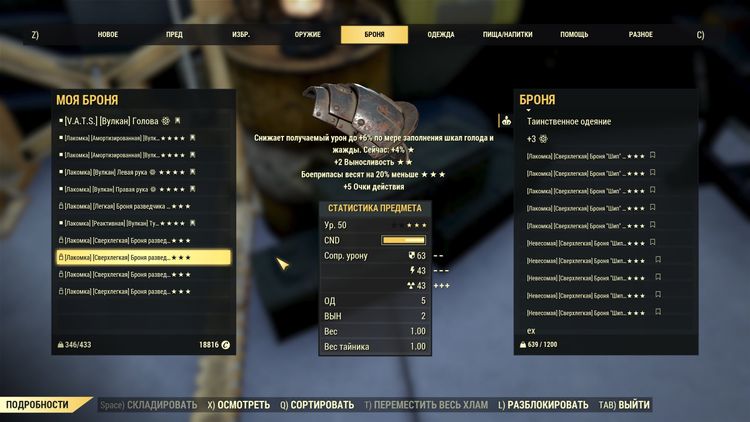Open the ПРЕД category tab
This screenshot has width=750, height=422.
[x=174, y=35]
